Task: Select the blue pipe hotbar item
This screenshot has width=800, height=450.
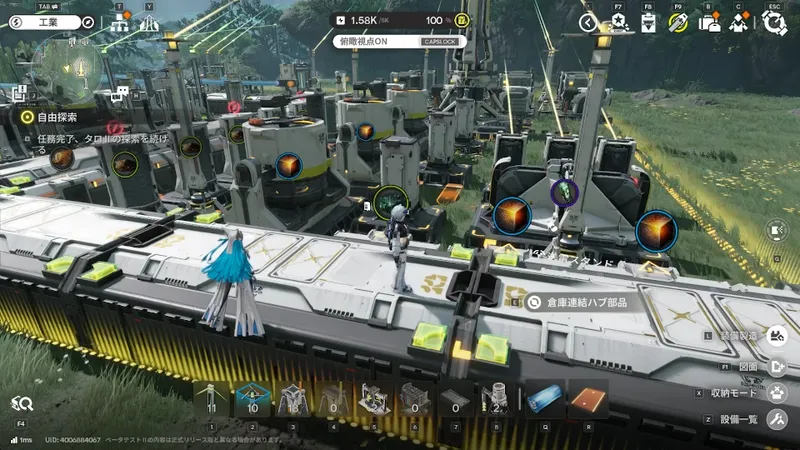Action: pyautogui.click(x=546, y=400)
